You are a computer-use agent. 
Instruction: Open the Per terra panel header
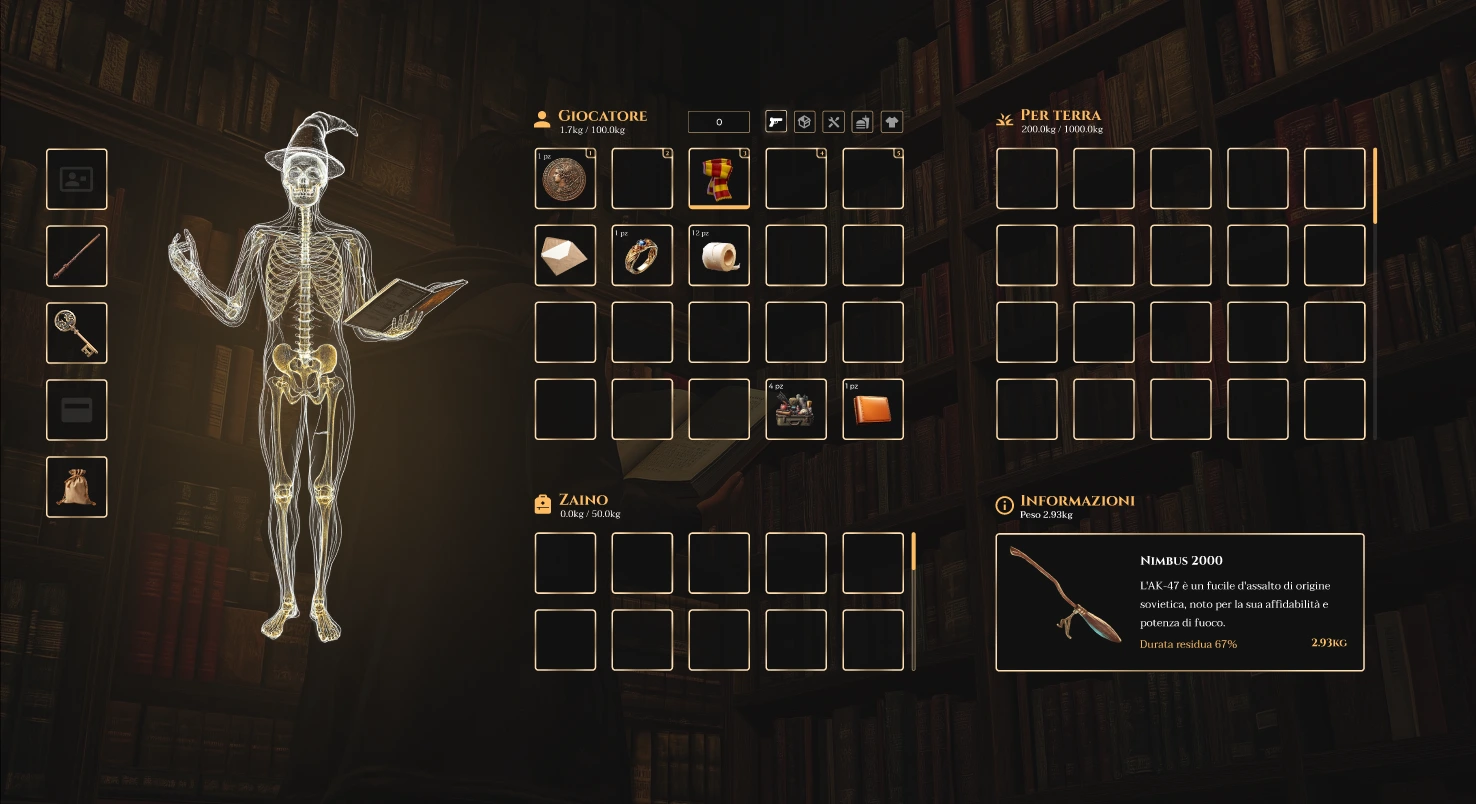tap(1058, 115)
